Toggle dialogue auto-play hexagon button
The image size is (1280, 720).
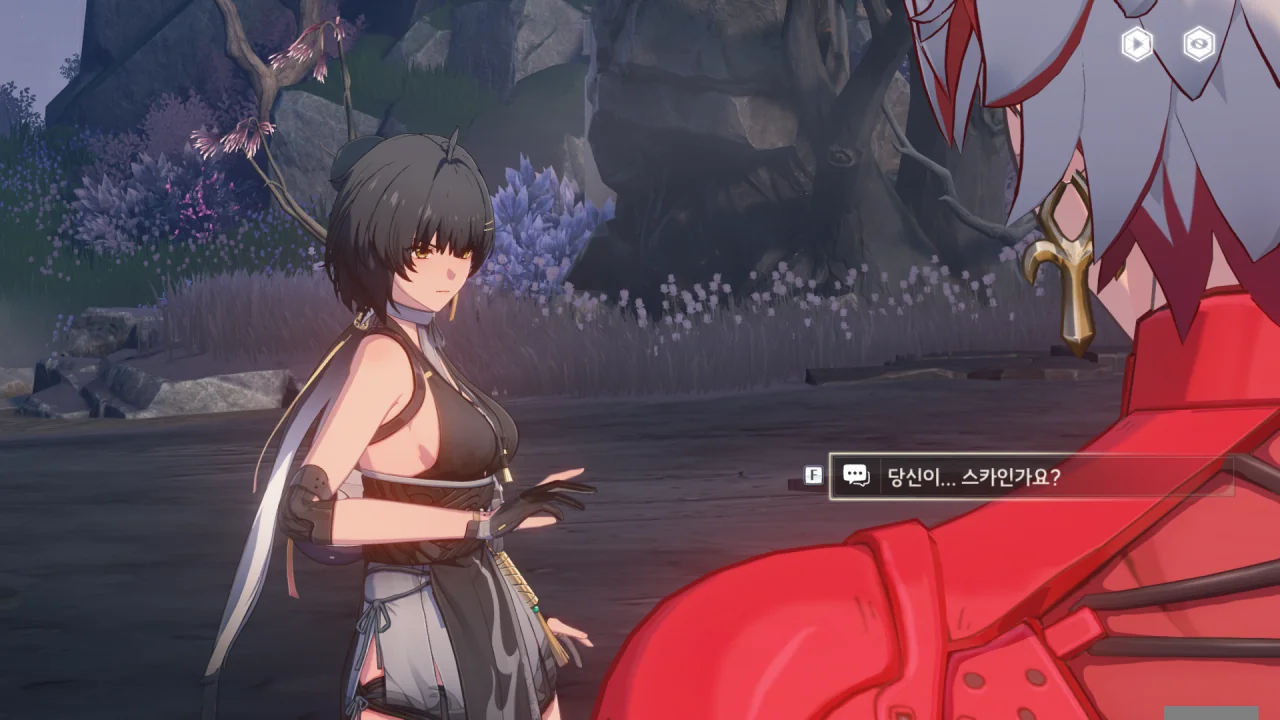pos(1137,44)
